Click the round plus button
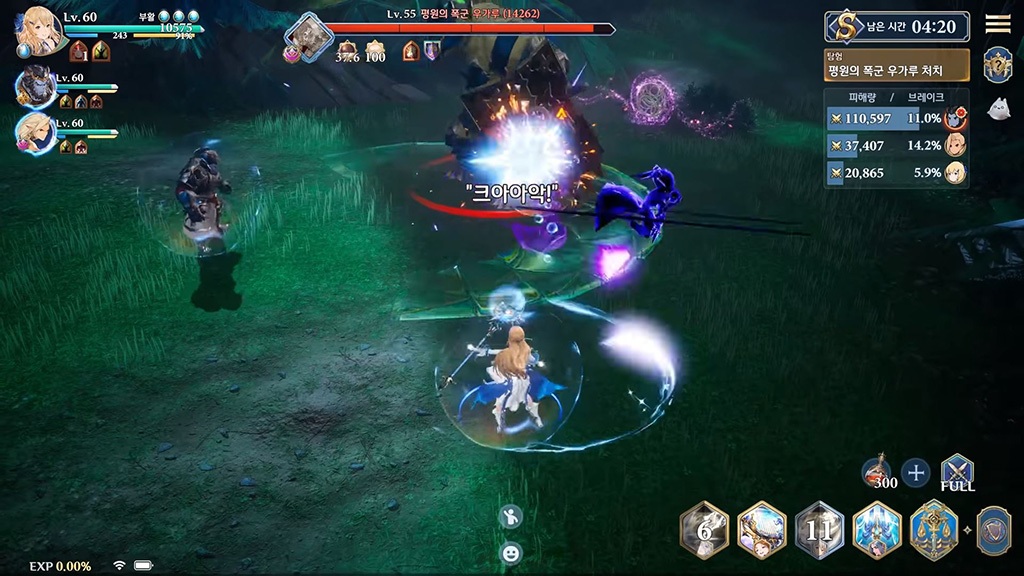 [916, 473]
